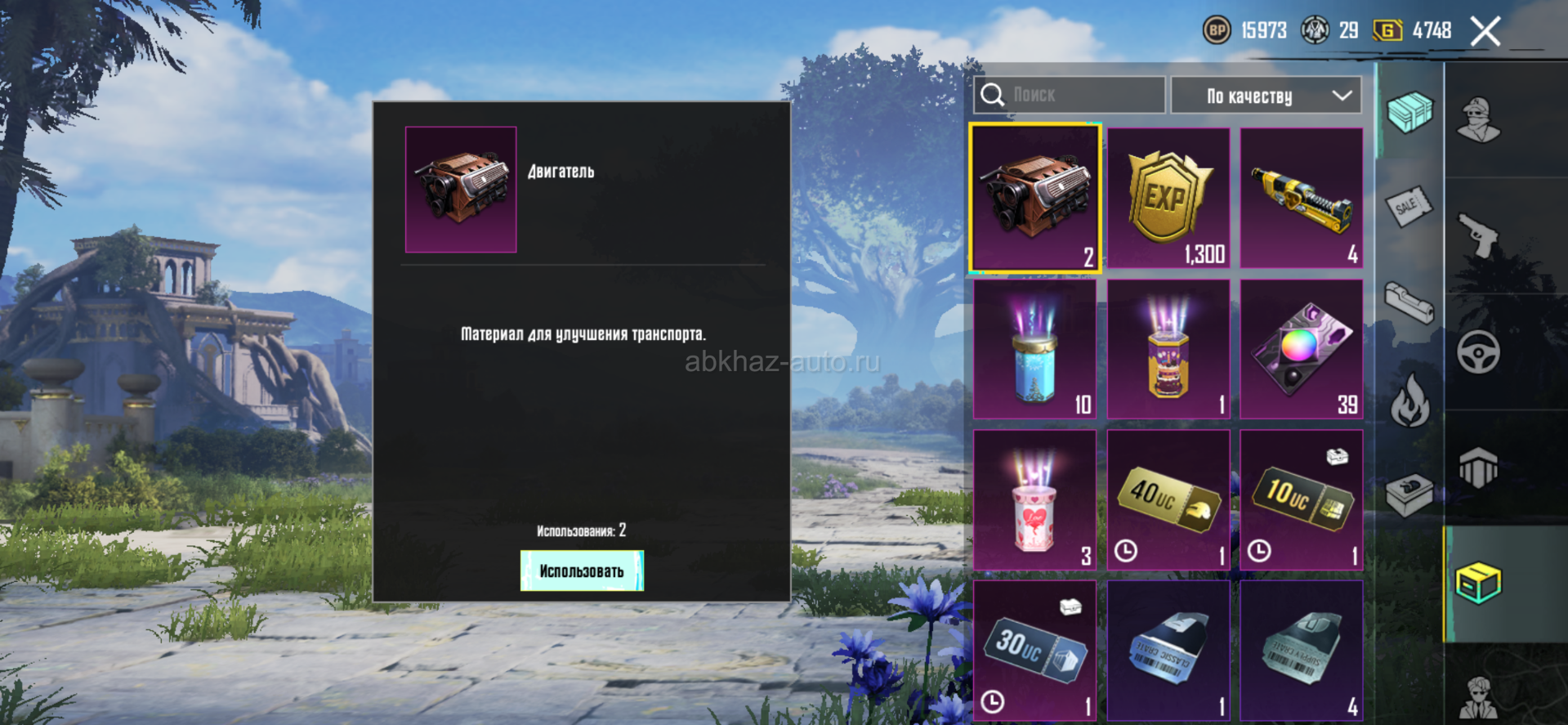Image resolution: width=1568 pixels, height=725 pixels.
Task: Choose the 30 UC voucher
Action: click(x=1035, y=651)
